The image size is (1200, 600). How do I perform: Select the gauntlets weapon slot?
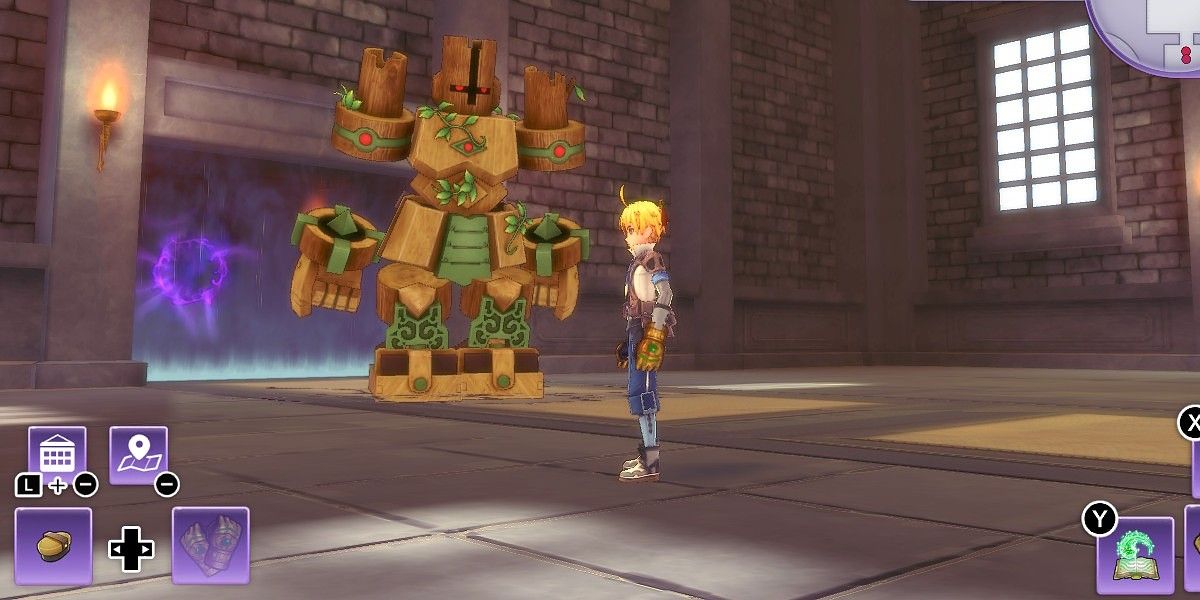click(x=210, y=545)
